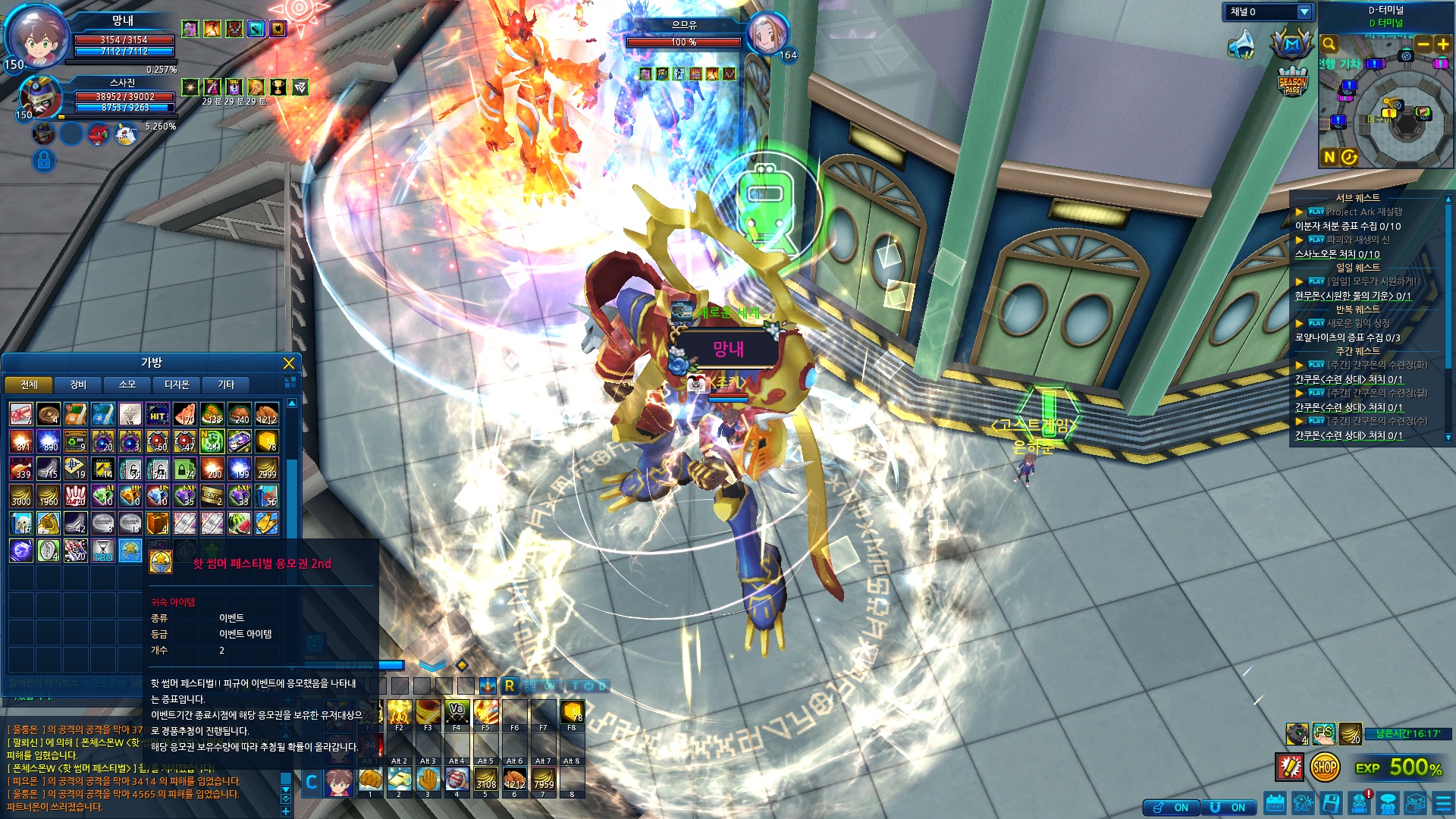Viewport: 1456px width, 819px height.
Task: Zoom out the minimap with minus button
Action: [1423, 44]
